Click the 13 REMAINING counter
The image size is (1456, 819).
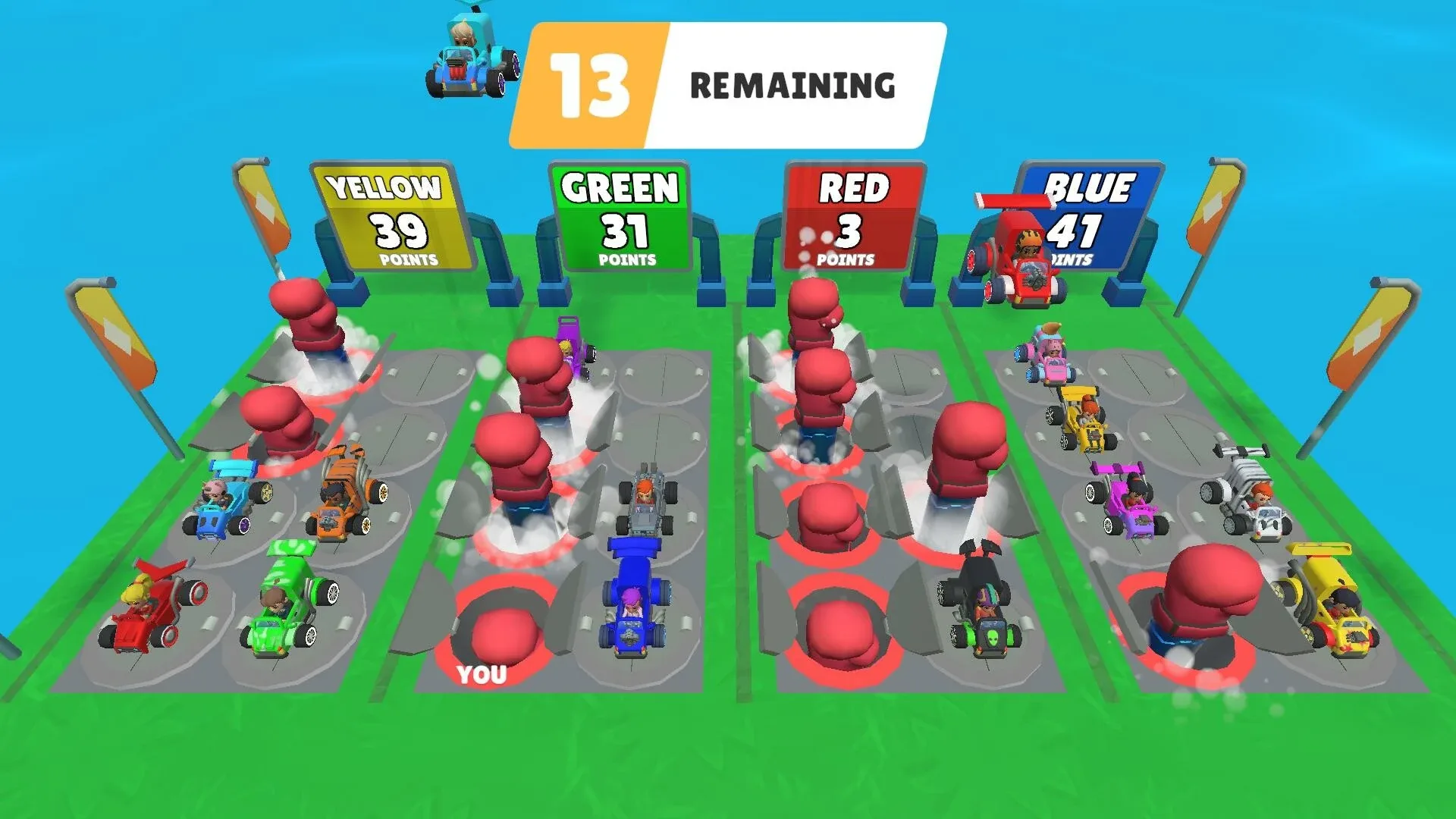click(x=728, y=83)
